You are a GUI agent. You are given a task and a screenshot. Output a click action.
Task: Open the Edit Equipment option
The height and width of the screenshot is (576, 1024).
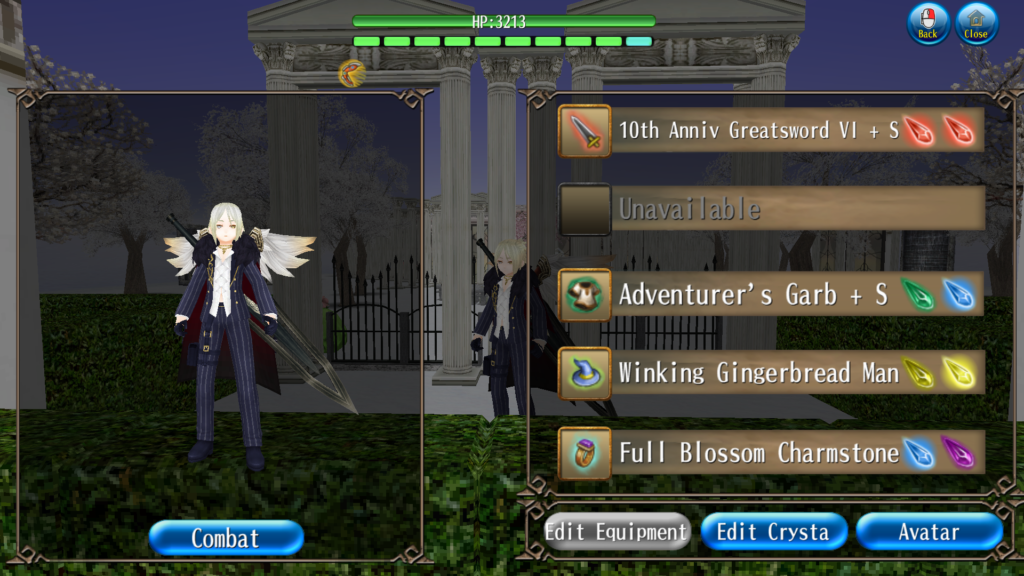[x=617, y=532]
